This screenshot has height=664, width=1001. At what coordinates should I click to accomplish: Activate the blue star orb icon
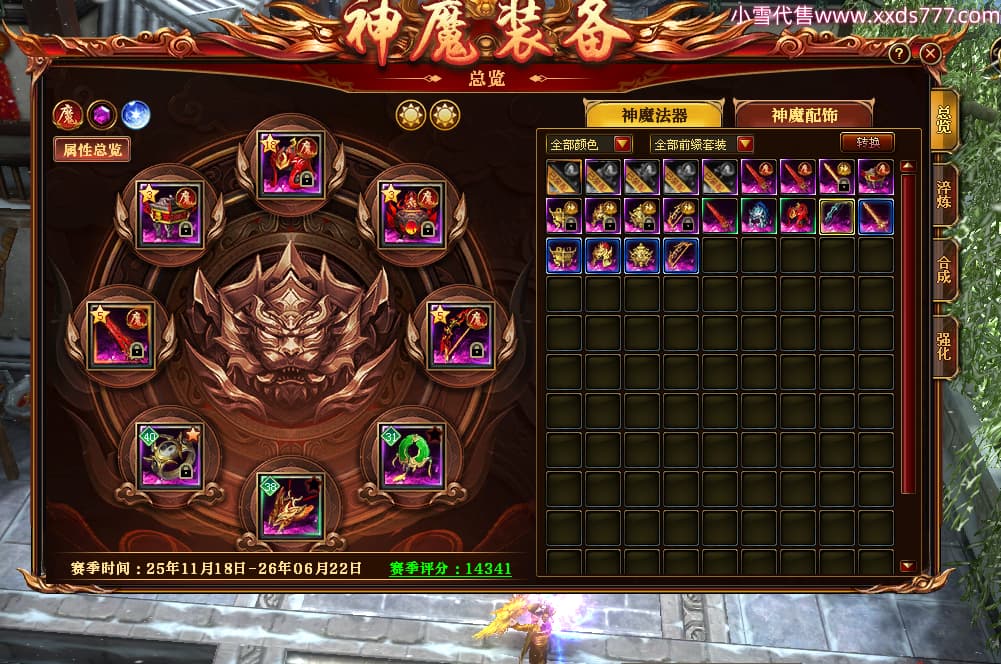tap(135, 114)
